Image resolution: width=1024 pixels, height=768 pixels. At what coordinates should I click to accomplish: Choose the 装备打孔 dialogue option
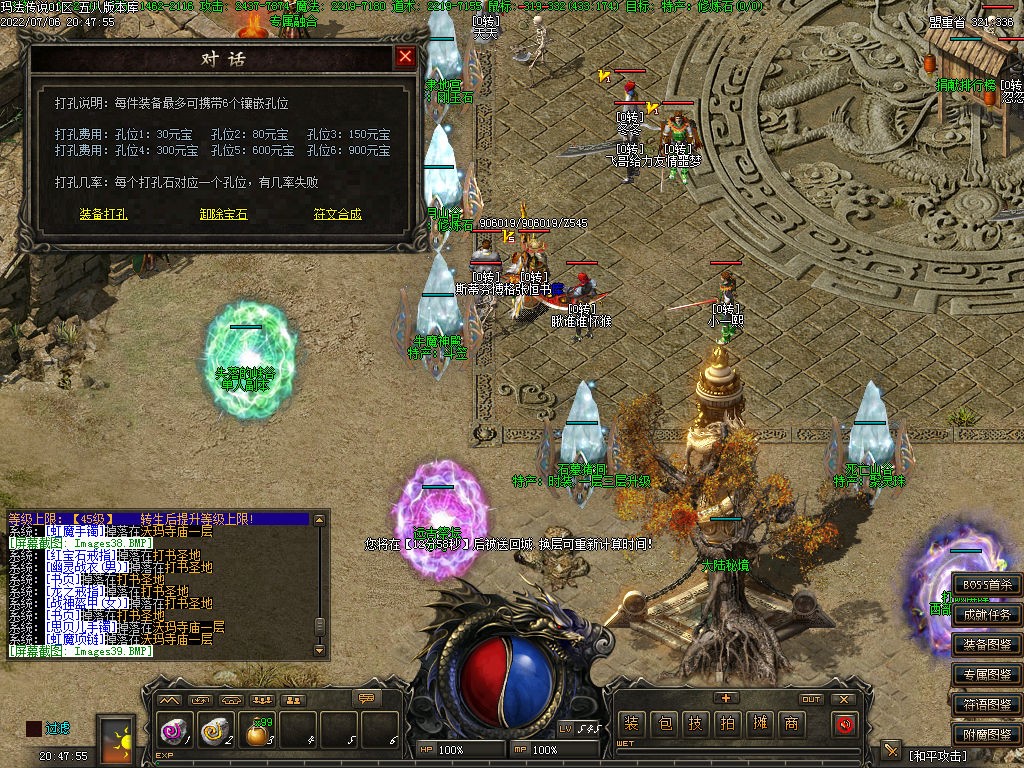click(103, 214)
